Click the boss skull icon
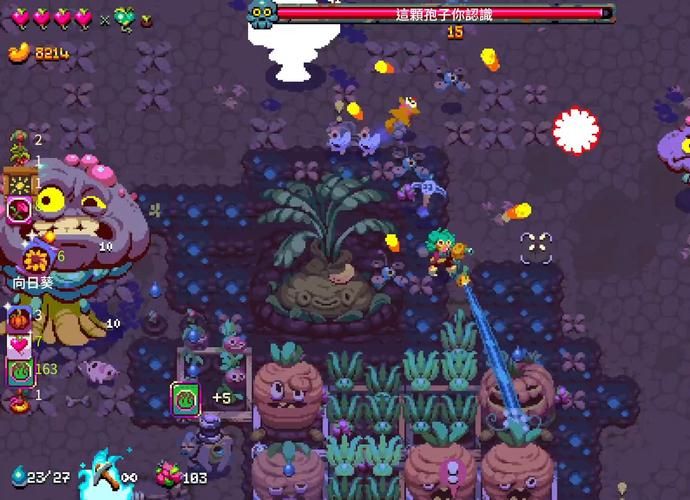Viewport: 690px width, 500px height. 261,12
